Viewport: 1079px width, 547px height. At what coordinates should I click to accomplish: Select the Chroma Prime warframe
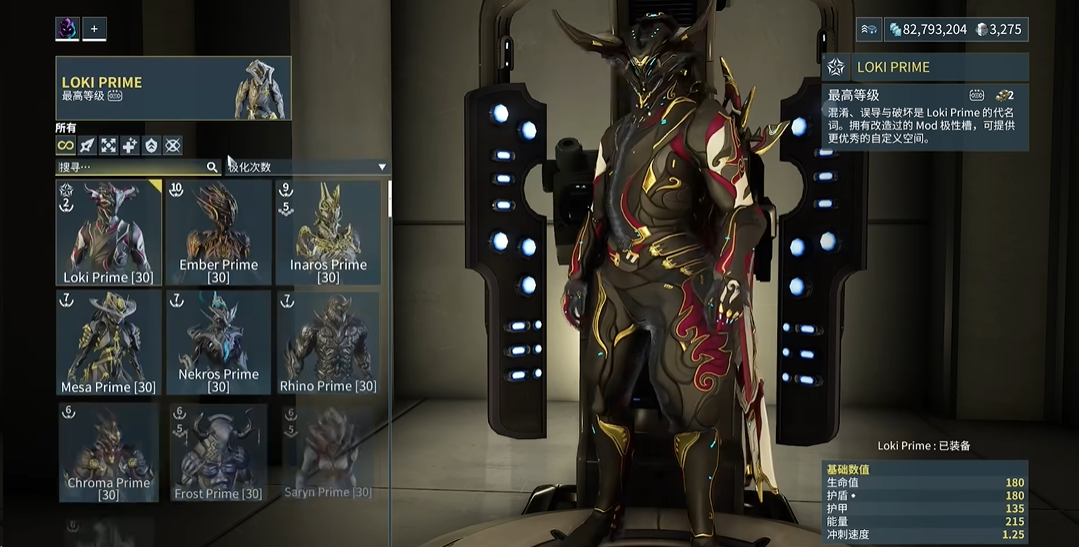pos(109,452)
